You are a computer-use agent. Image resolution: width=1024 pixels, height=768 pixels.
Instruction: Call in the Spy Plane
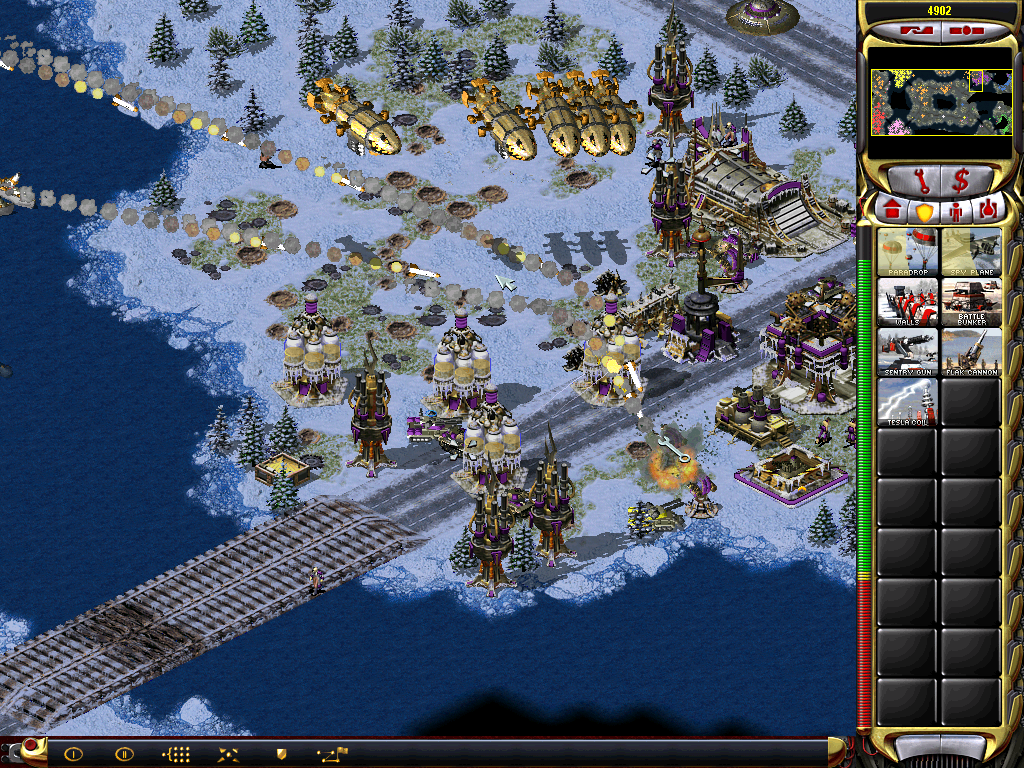pyautogui.click(x=971, y=252)
